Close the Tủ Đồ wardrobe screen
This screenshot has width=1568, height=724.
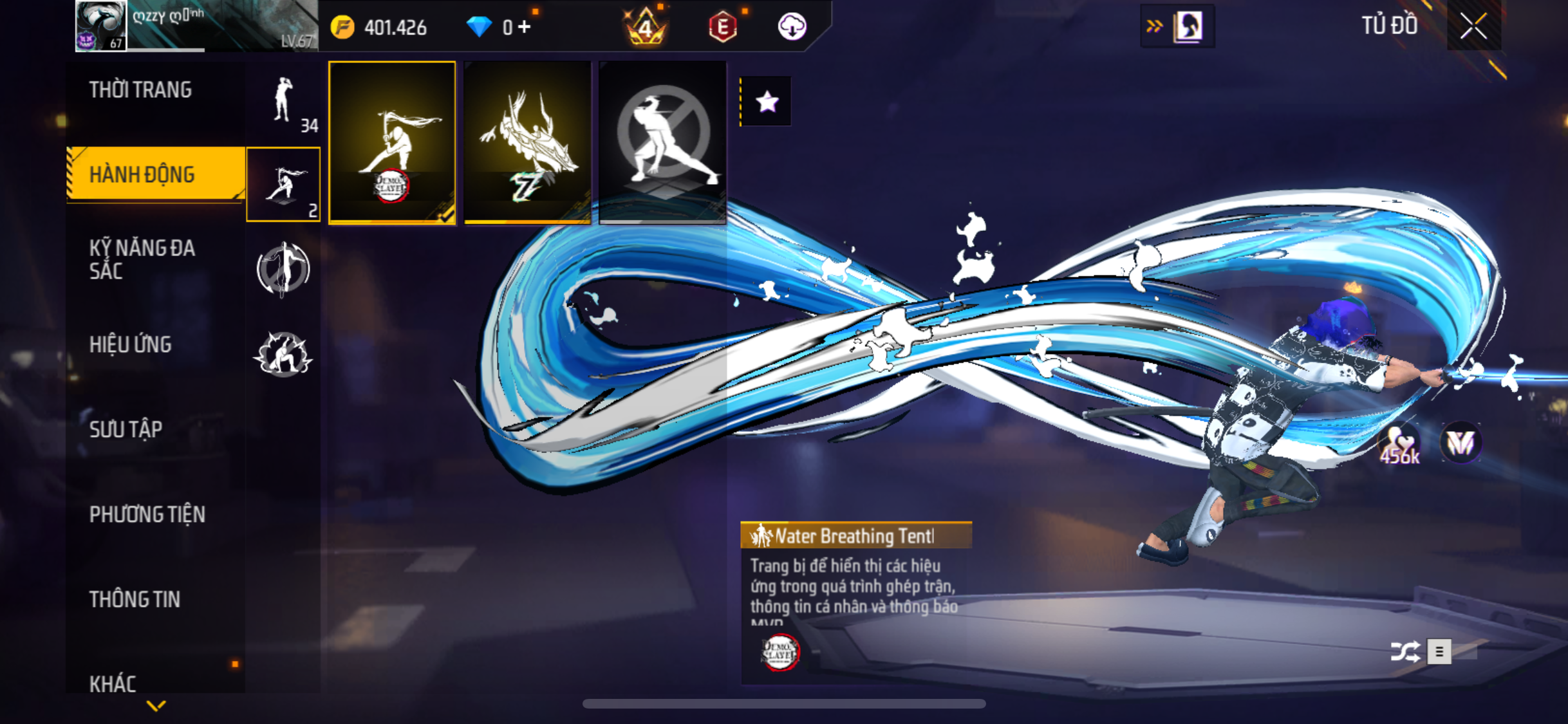(1473, 26)
